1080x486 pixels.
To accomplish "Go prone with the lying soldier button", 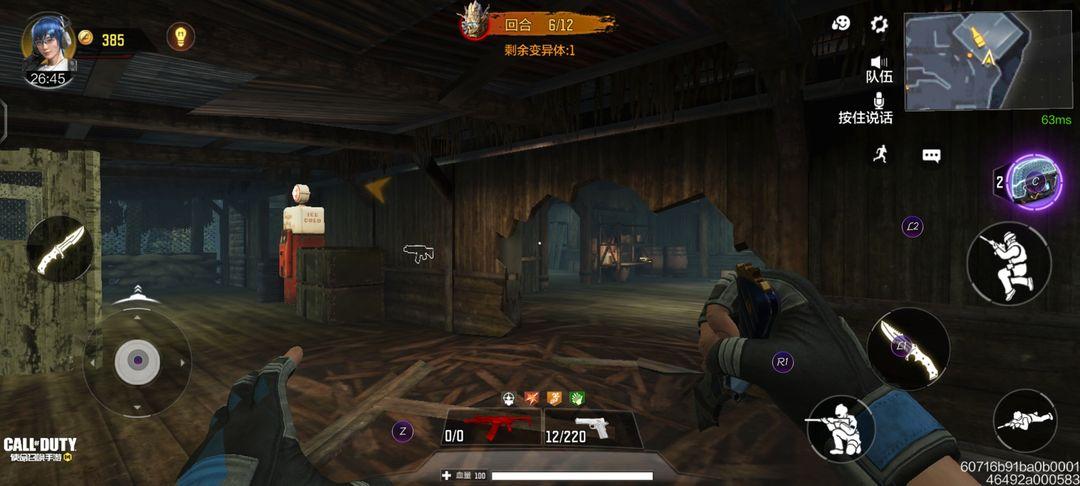I will (x=1025, y=421).
